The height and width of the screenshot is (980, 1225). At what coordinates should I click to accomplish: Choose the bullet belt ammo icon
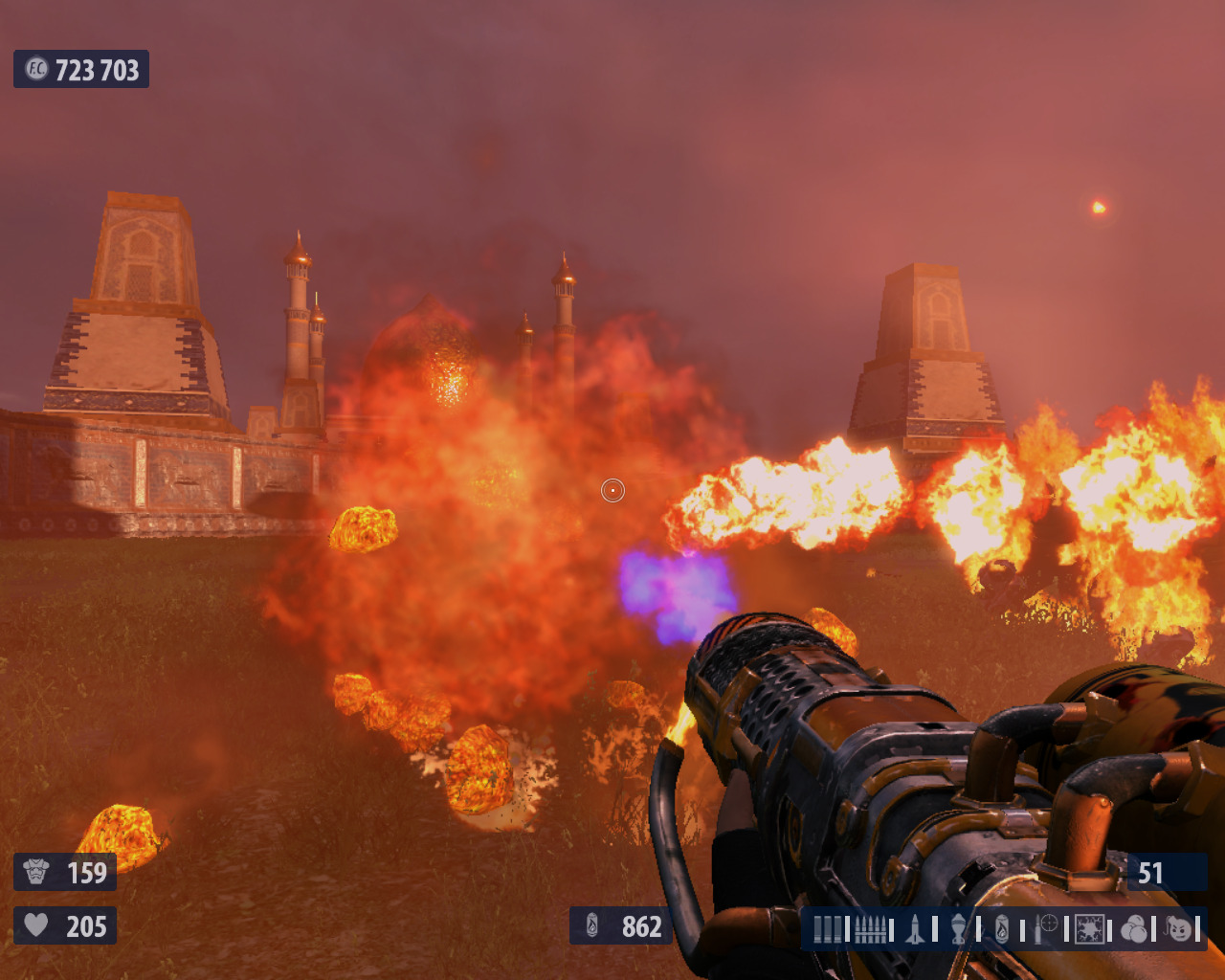coord(870,928)
